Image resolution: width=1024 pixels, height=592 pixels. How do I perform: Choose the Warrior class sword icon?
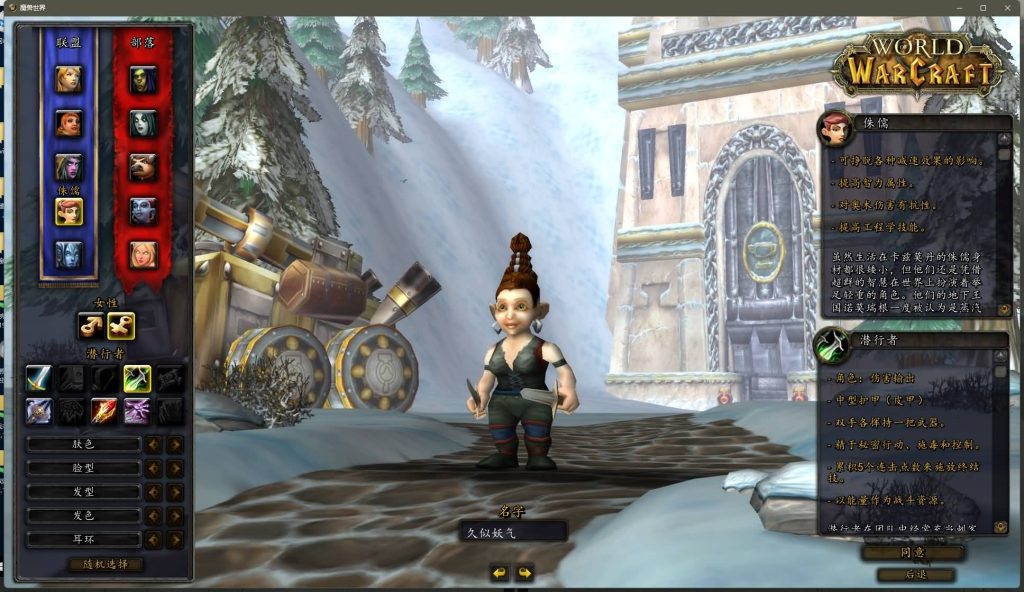(x=39, y=378)
